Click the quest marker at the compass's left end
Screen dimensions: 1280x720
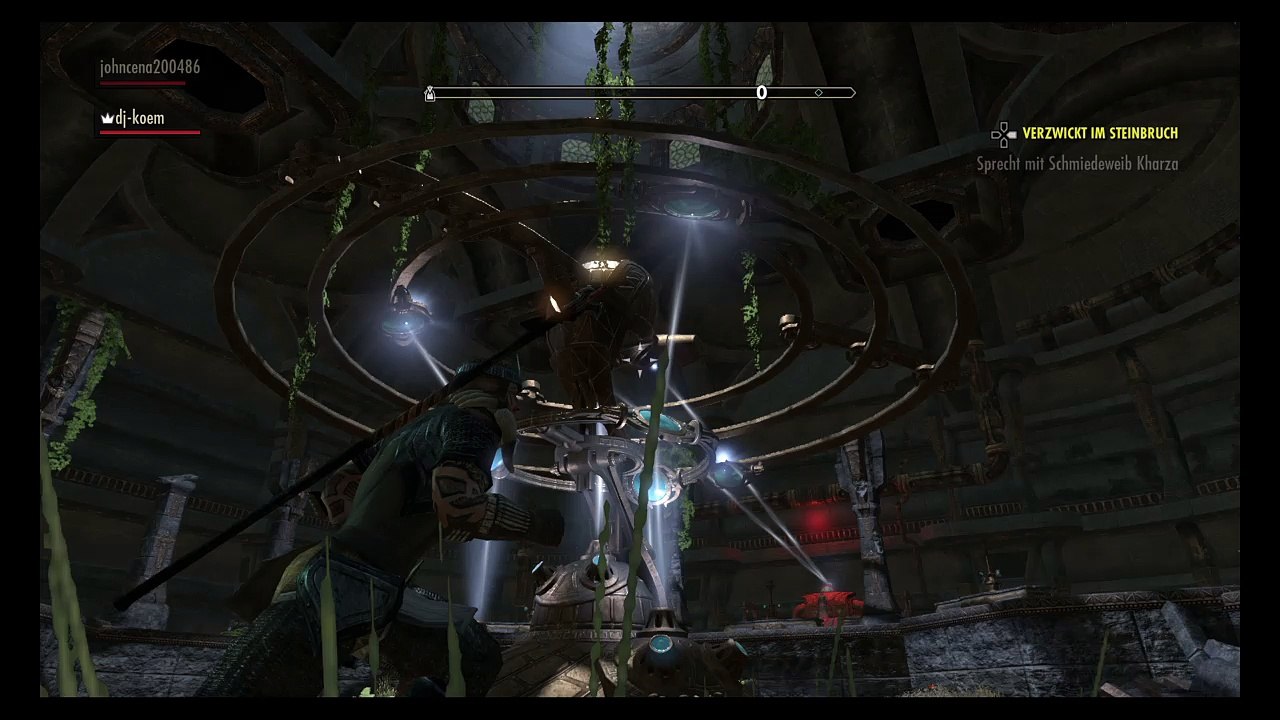pos(430,93)
